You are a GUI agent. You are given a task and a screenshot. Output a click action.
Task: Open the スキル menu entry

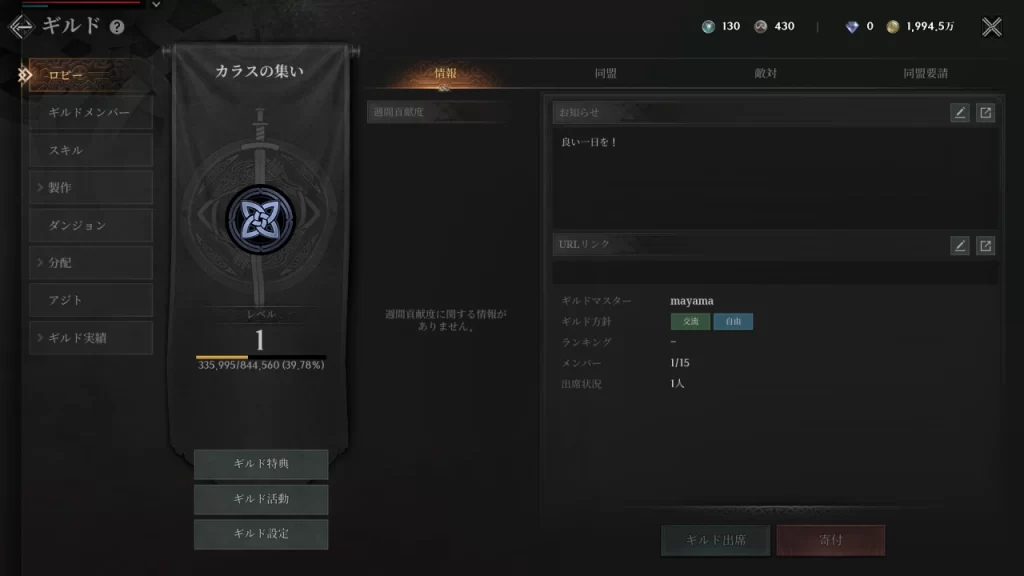[90, 150]
